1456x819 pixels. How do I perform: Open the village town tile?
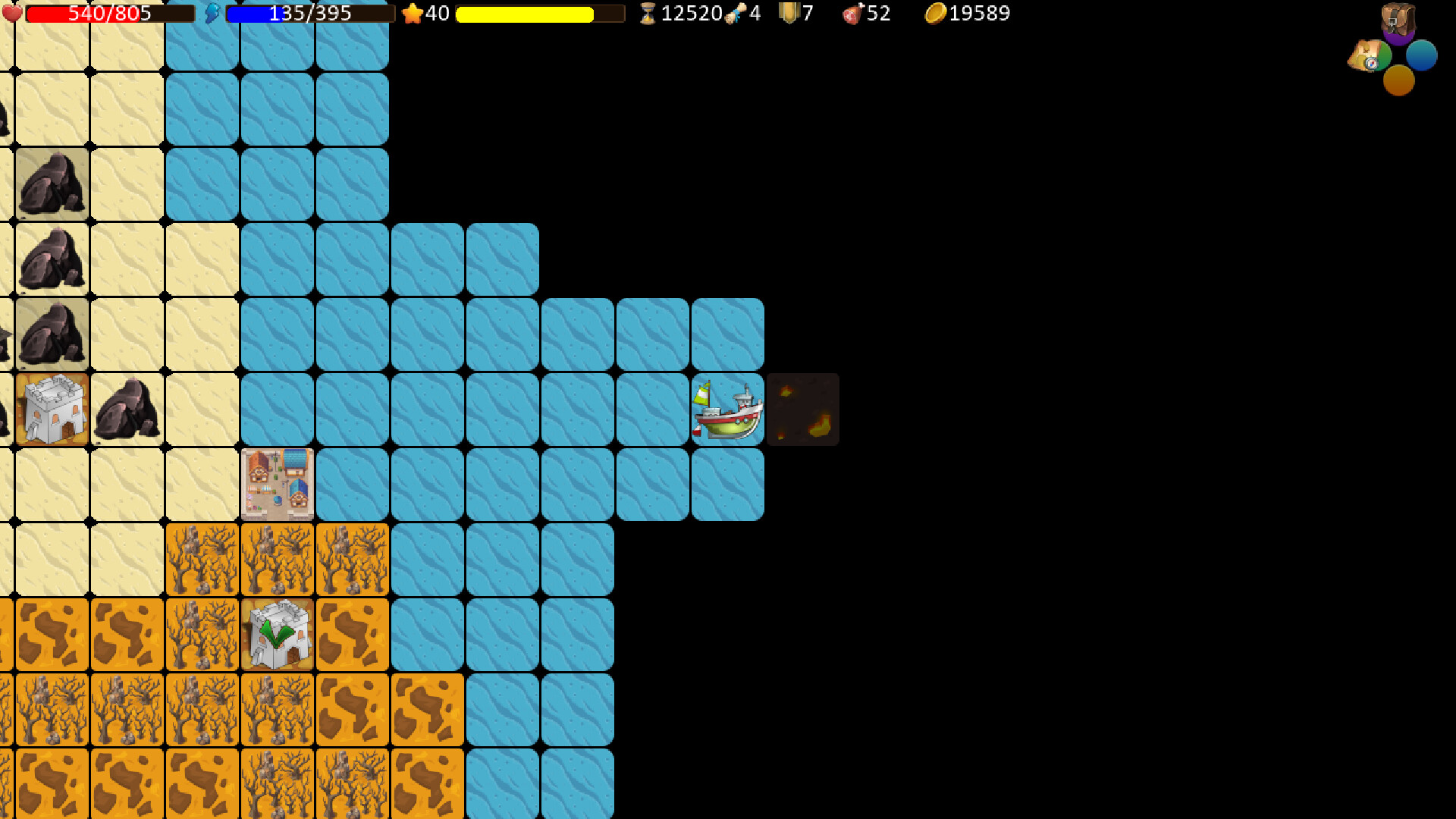(277, 485)
